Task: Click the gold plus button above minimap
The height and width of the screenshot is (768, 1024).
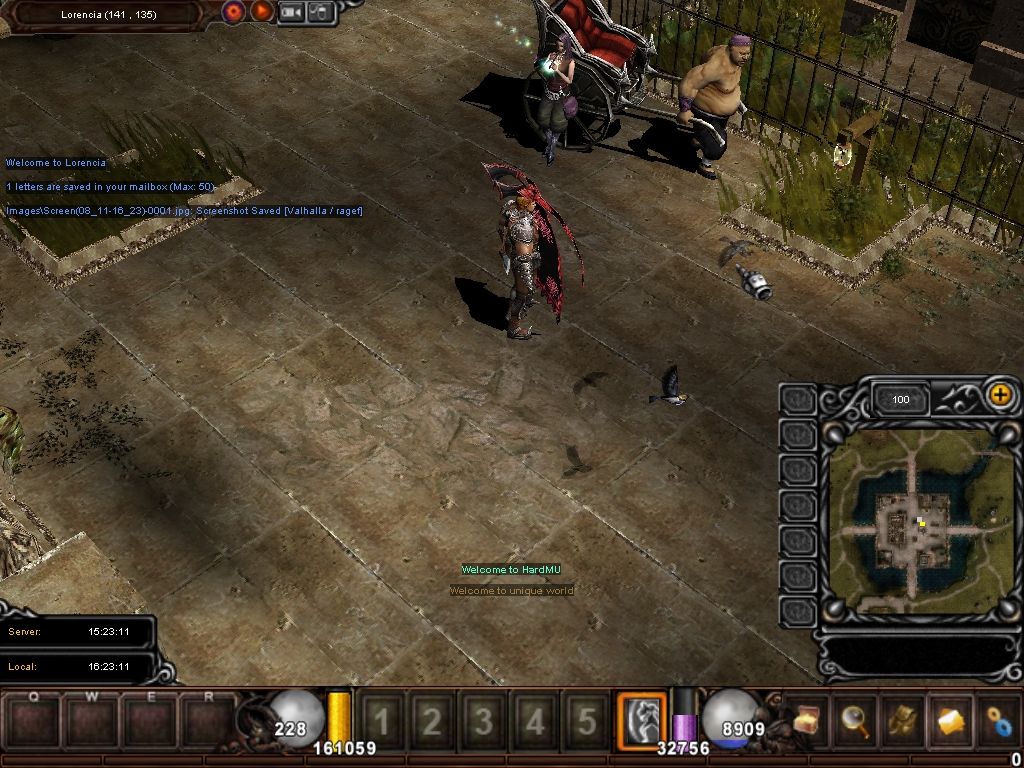Action: [x=999, y=394]
